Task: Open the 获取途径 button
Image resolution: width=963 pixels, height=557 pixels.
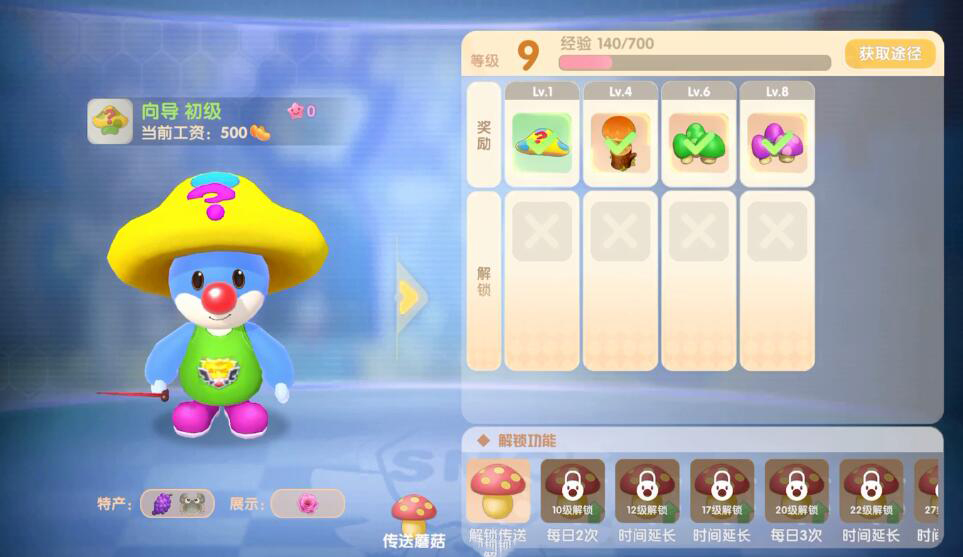Action: point(889,54)
